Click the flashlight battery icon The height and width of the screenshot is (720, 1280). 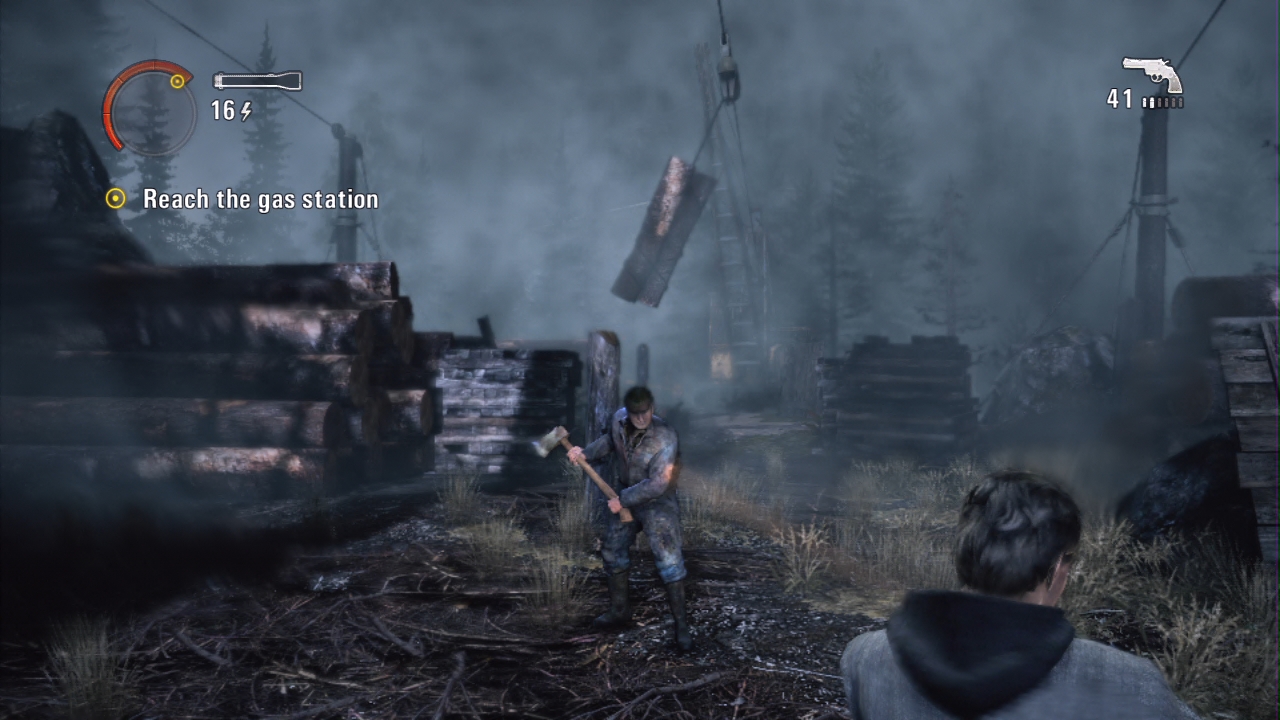[257, 81]
